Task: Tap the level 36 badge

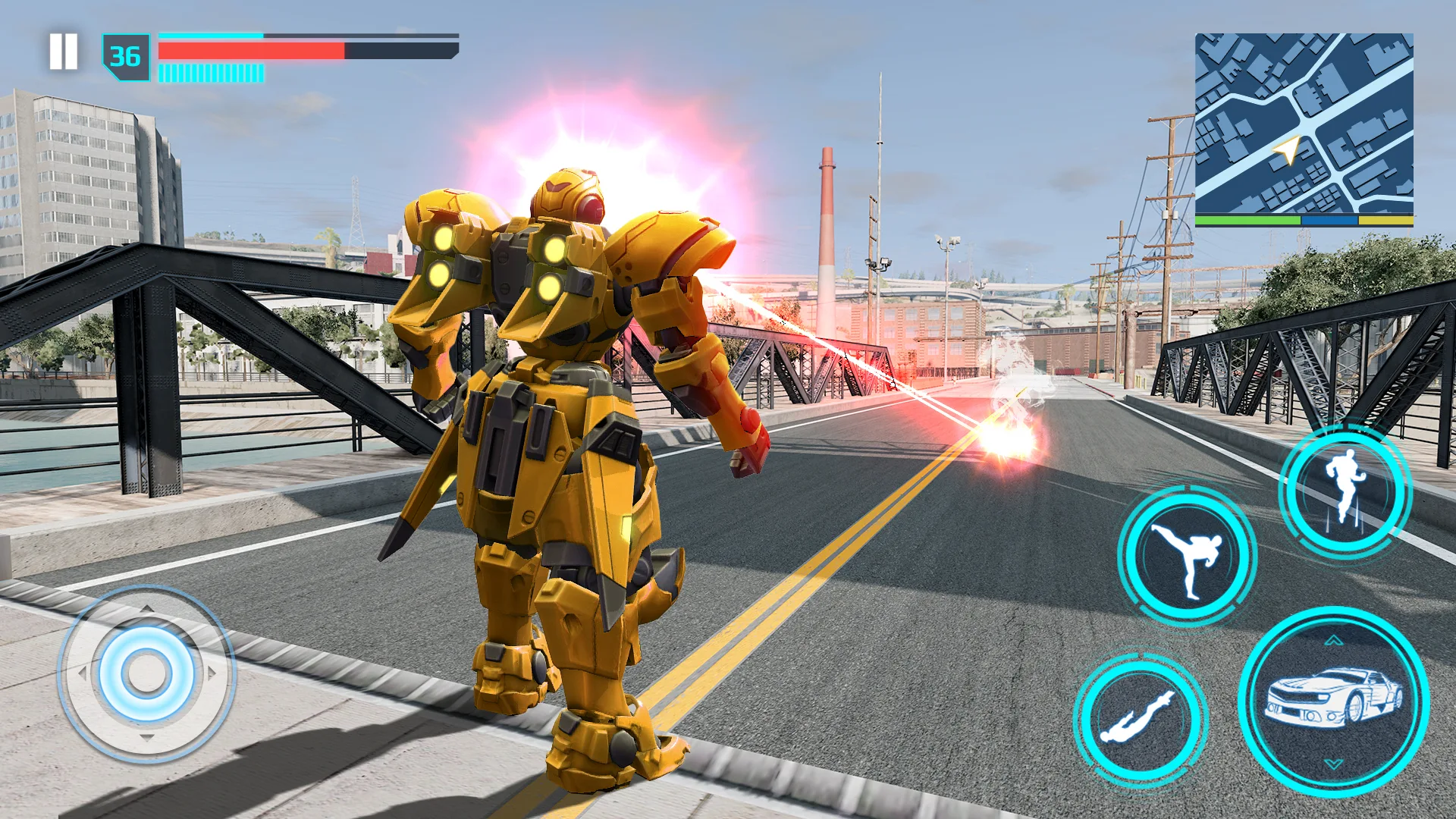Action: (x=127, y=55)
